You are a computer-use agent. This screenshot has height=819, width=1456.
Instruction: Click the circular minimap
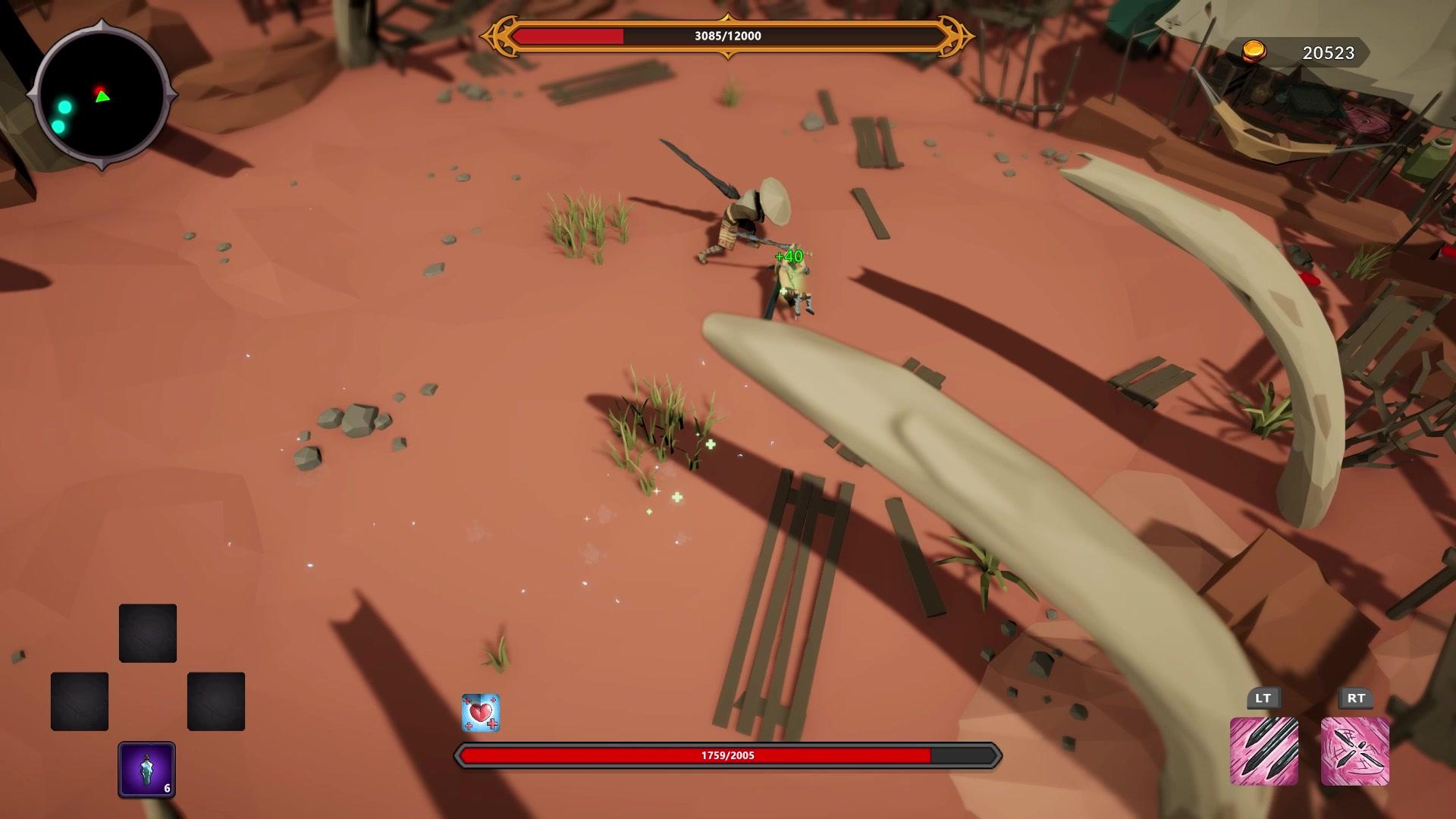tap(102, 96)
